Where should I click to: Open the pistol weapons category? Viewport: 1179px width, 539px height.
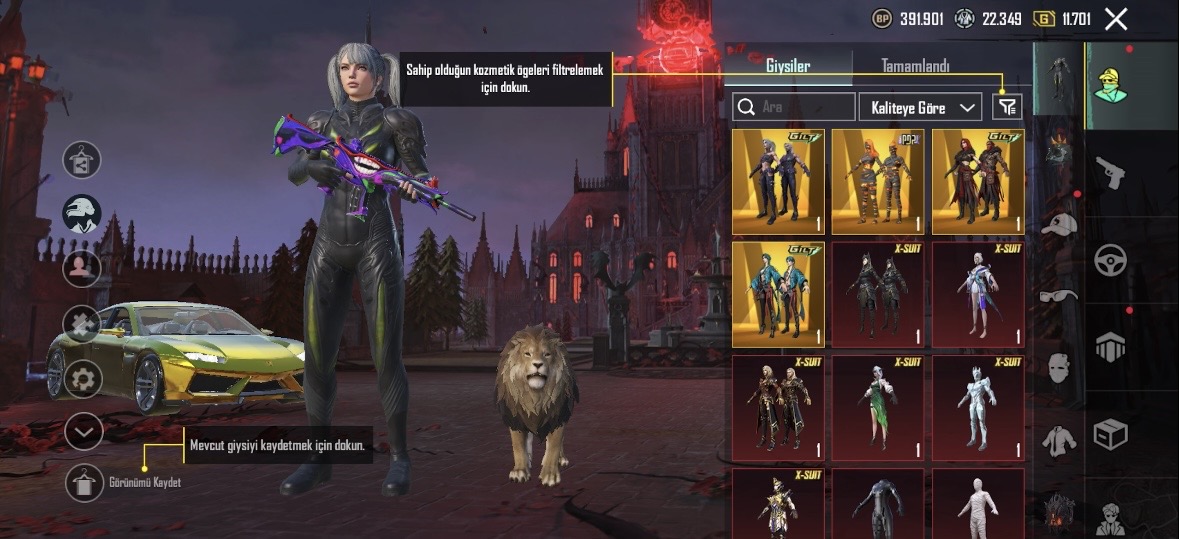(x=1110, y=172)
